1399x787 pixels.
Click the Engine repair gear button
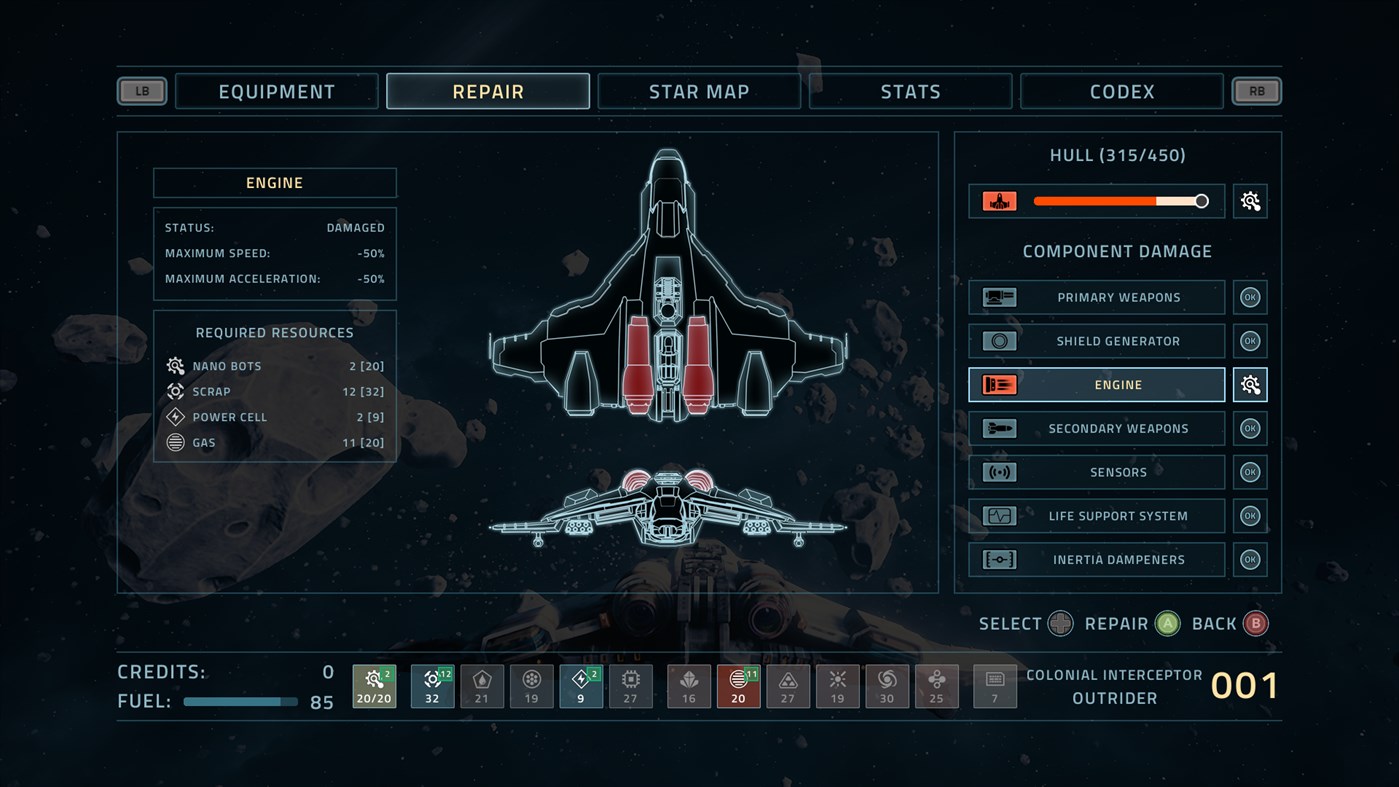point(1250,385)
